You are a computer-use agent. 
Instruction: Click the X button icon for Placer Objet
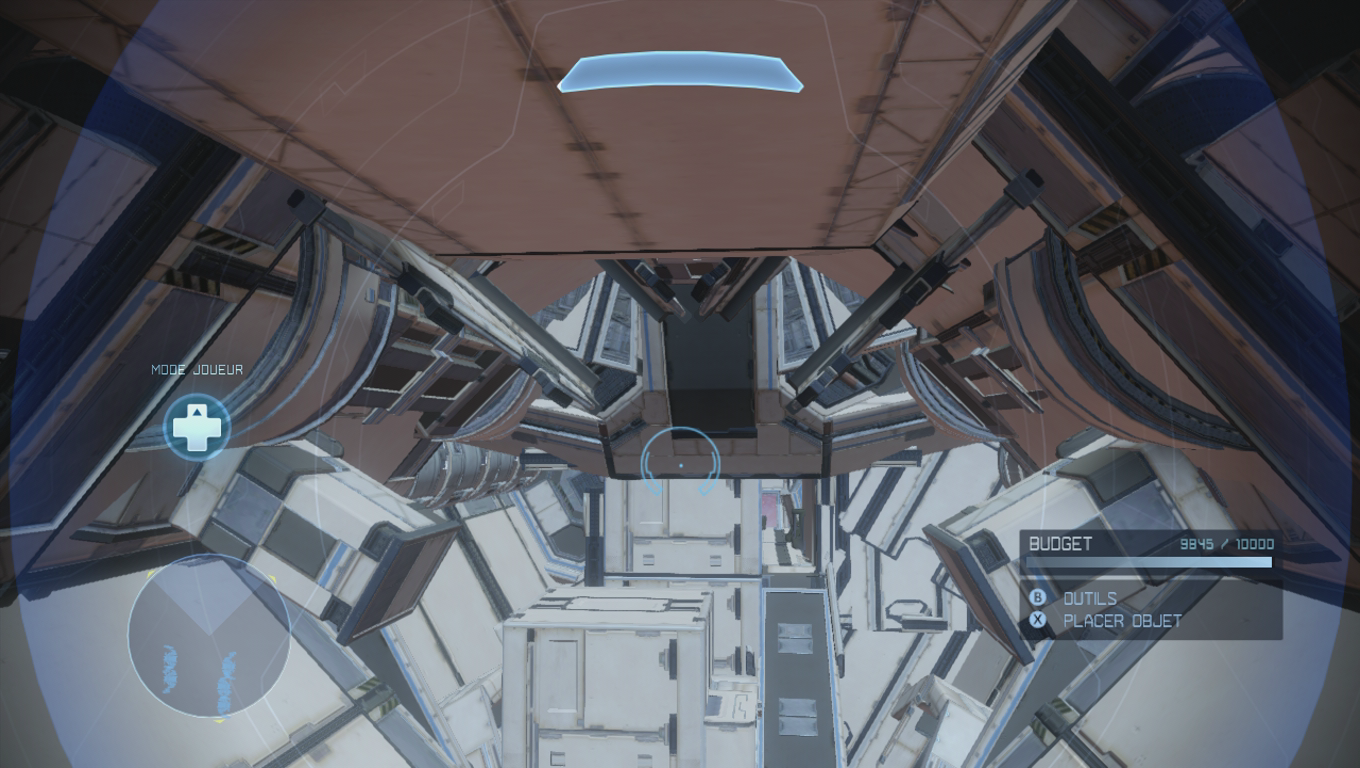tap(1038, 620)
